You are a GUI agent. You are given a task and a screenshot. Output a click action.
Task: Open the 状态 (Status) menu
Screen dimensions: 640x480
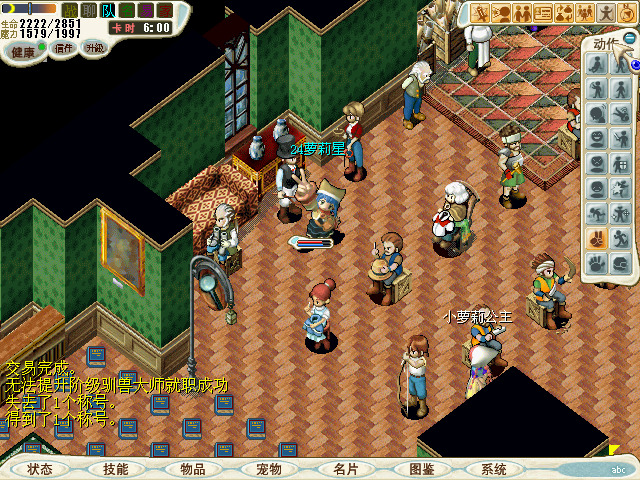pyautogui.click(x=40, y=469)
